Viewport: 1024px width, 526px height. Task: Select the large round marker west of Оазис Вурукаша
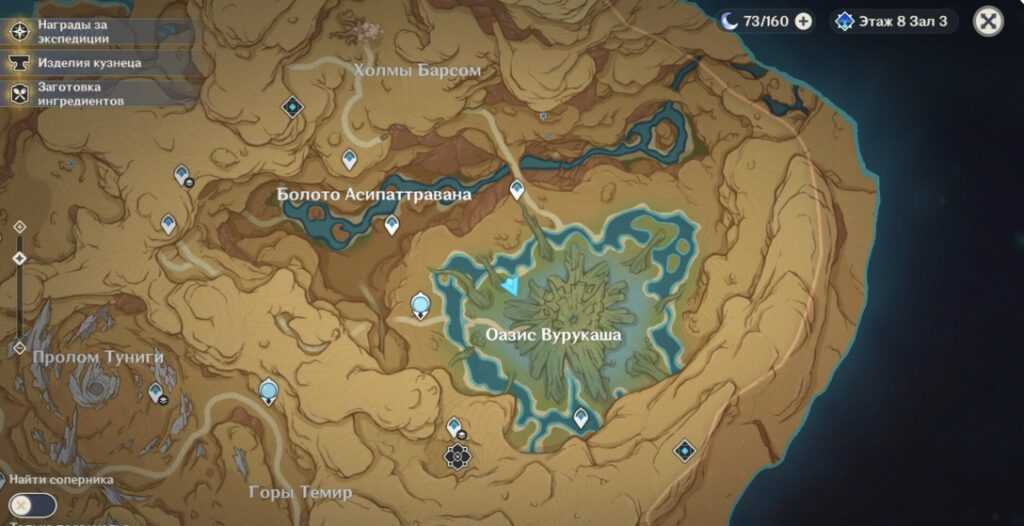point(421,305)
